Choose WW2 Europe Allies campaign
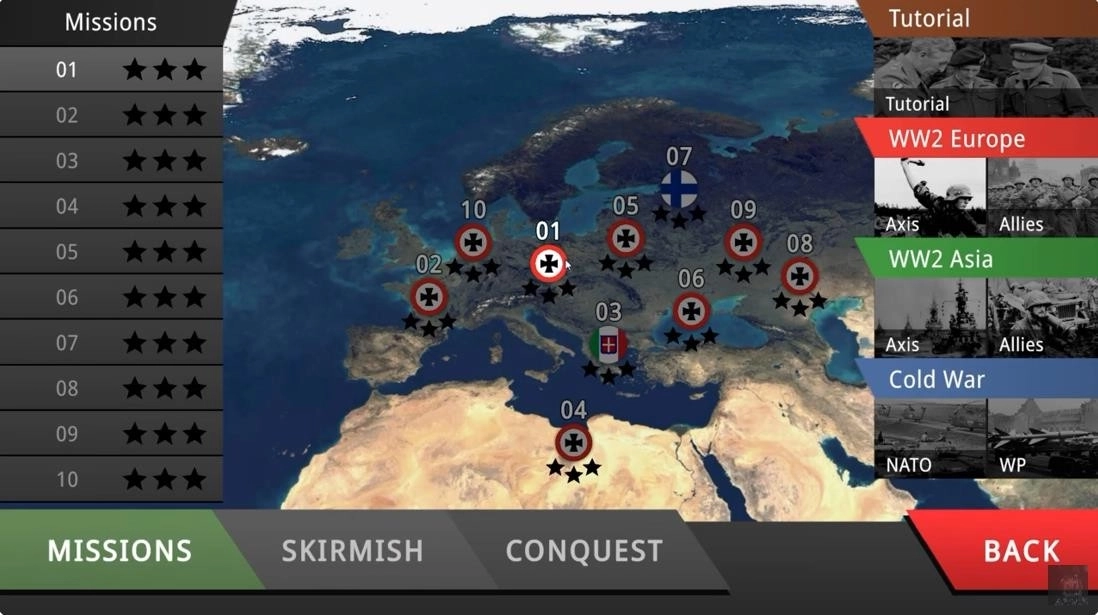 (1042, 197)
